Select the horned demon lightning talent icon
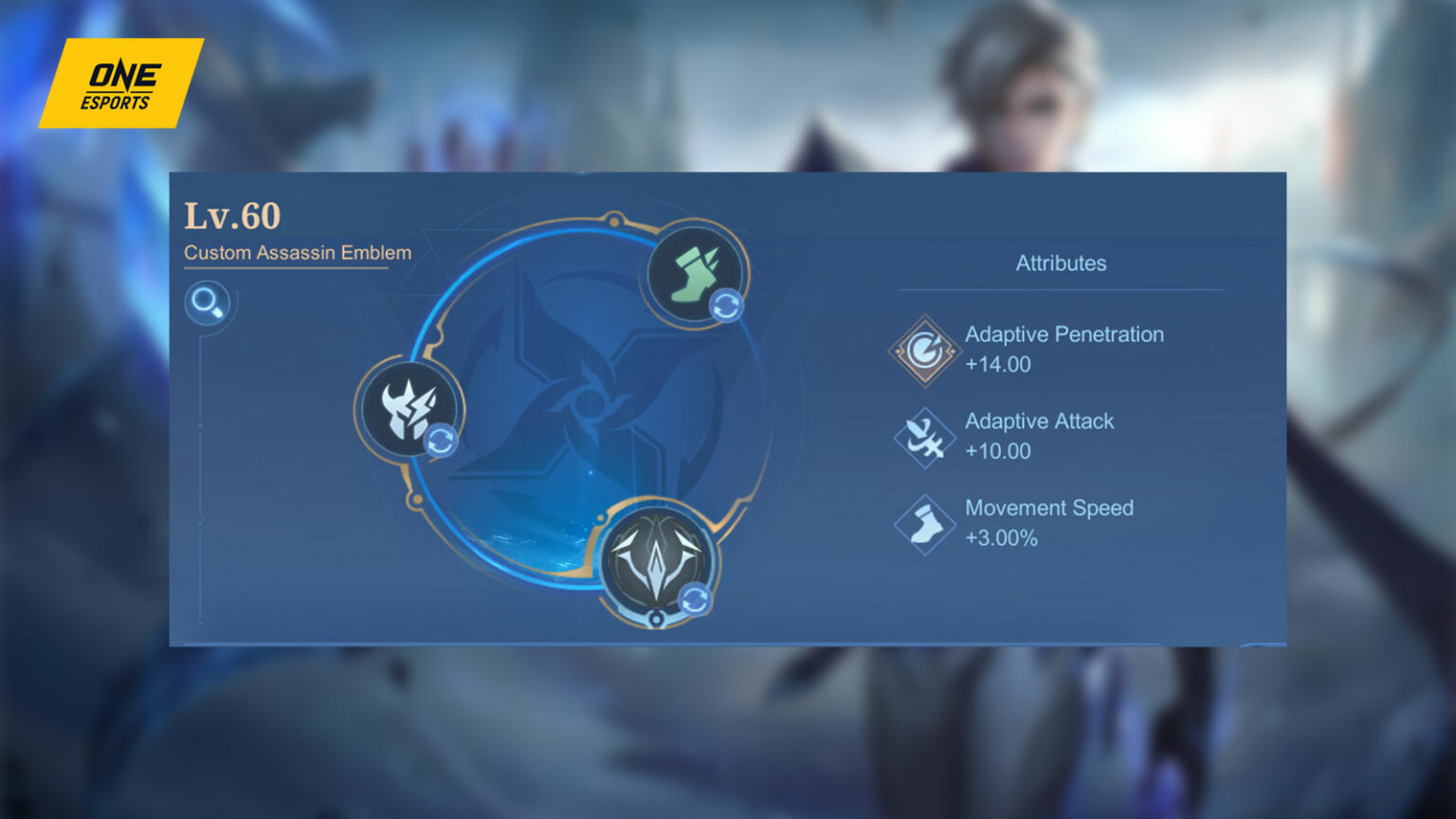Viewport: 1456px width, 819px height. pos(408,409)
